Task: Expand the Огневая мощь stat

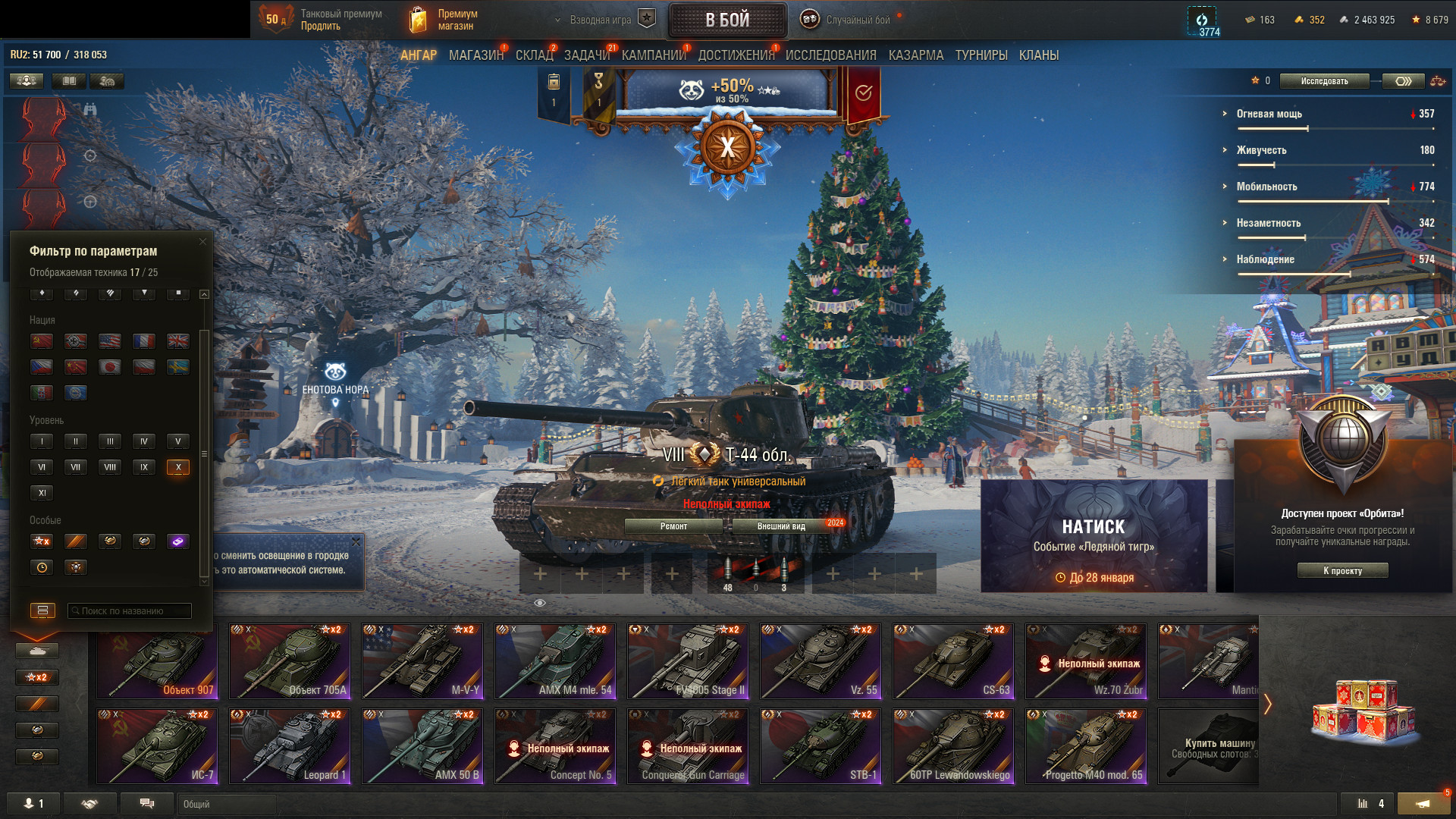Action: coord(1269,114)
